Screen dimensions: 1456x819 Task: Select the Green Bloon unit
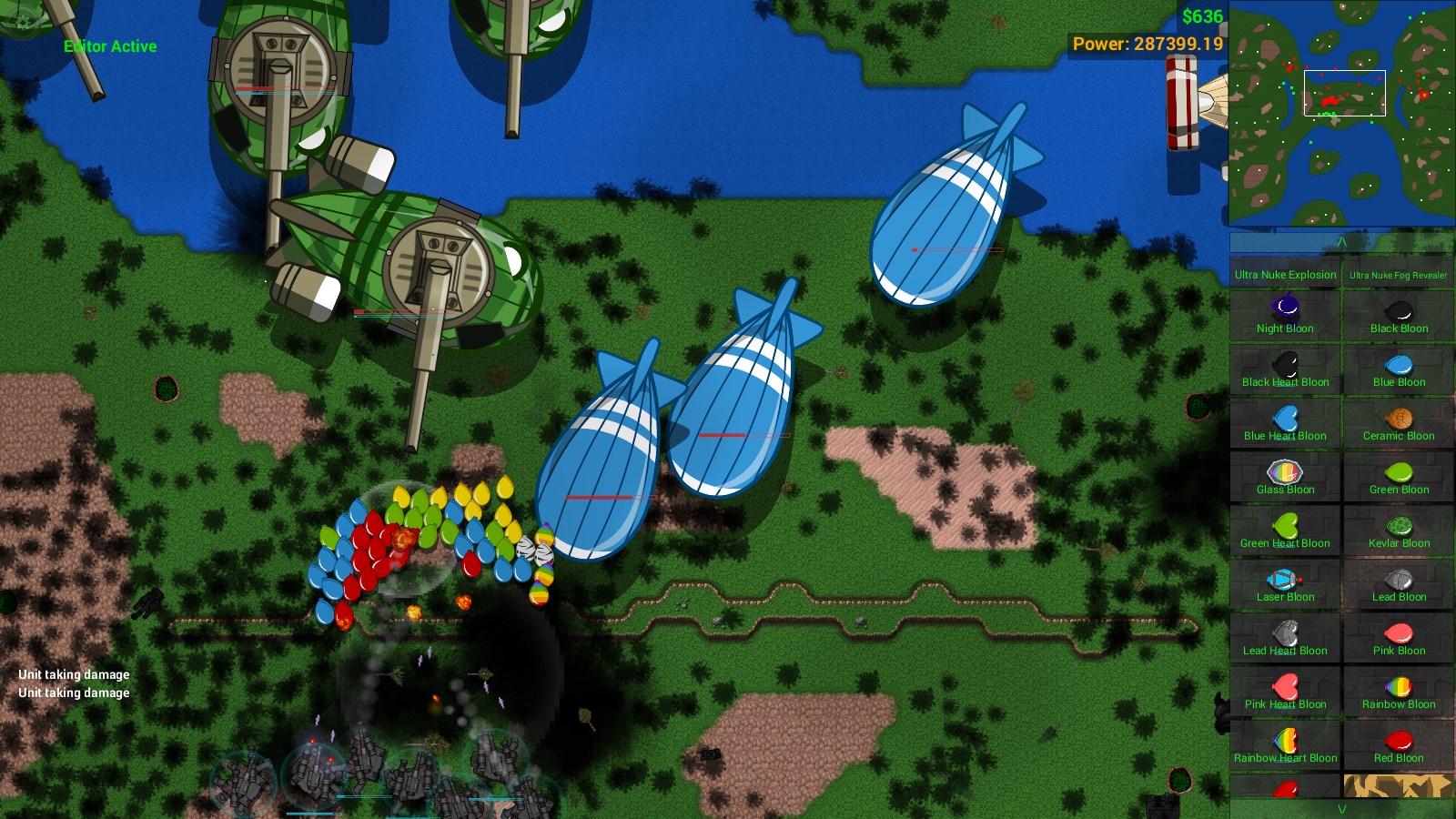[x=1399, y=476]
